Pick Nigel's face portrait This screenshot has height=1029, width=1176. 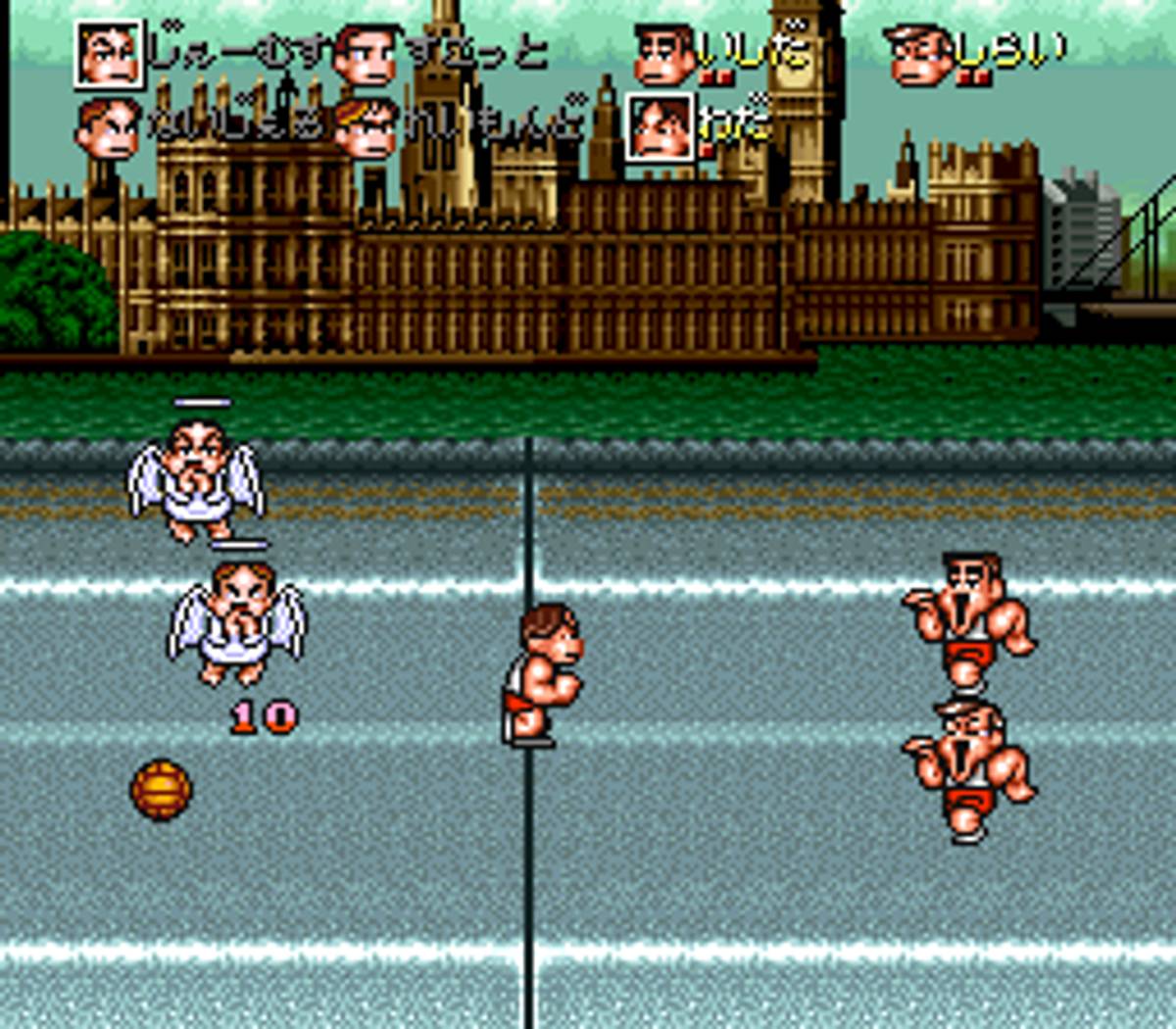click(x=108, y=128)
